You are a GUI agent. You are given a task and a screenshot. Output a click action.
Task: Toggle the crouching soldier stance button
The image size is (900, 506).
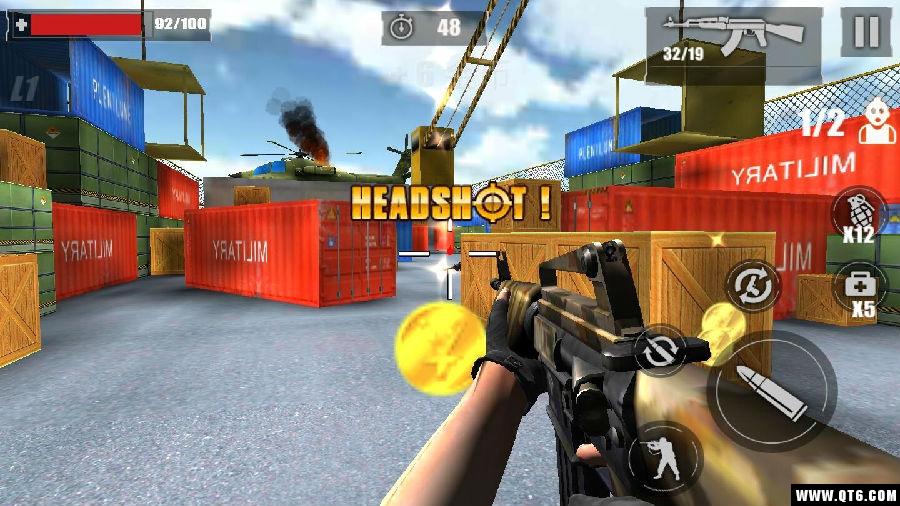[x=665, y=451]
